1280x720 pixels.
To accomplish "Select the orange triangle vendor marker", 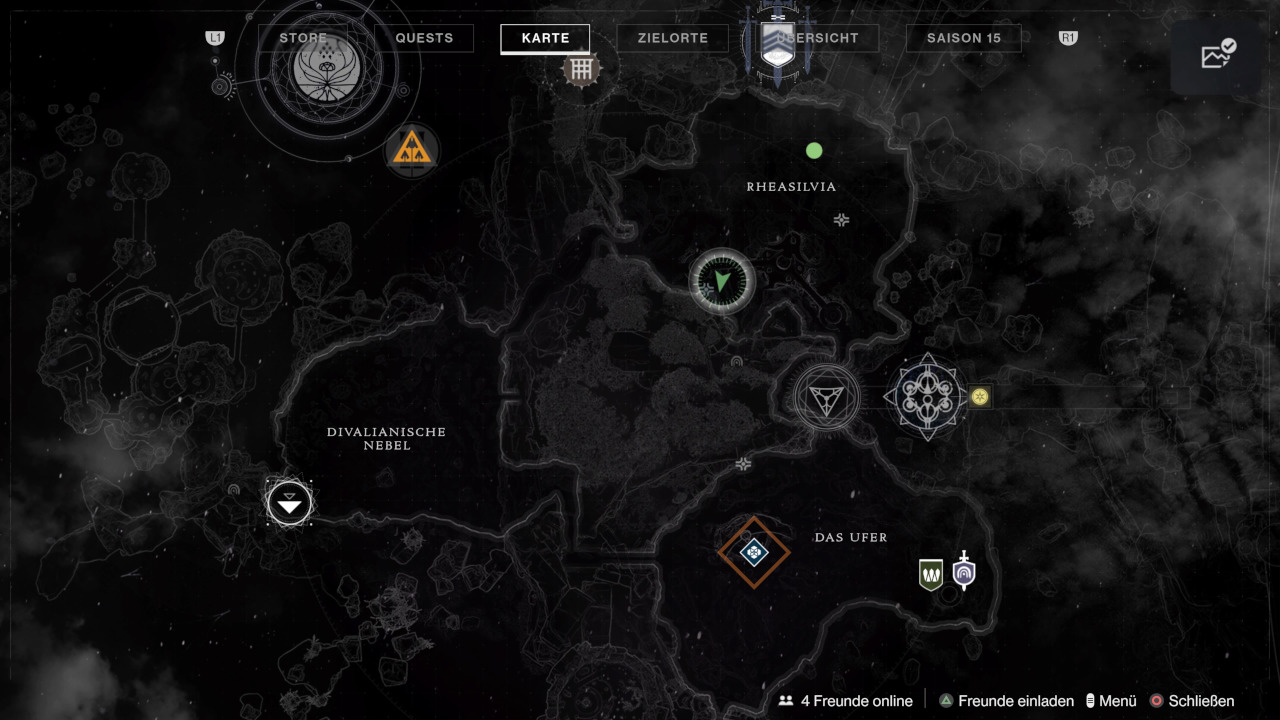I will (x=412, y=151).
